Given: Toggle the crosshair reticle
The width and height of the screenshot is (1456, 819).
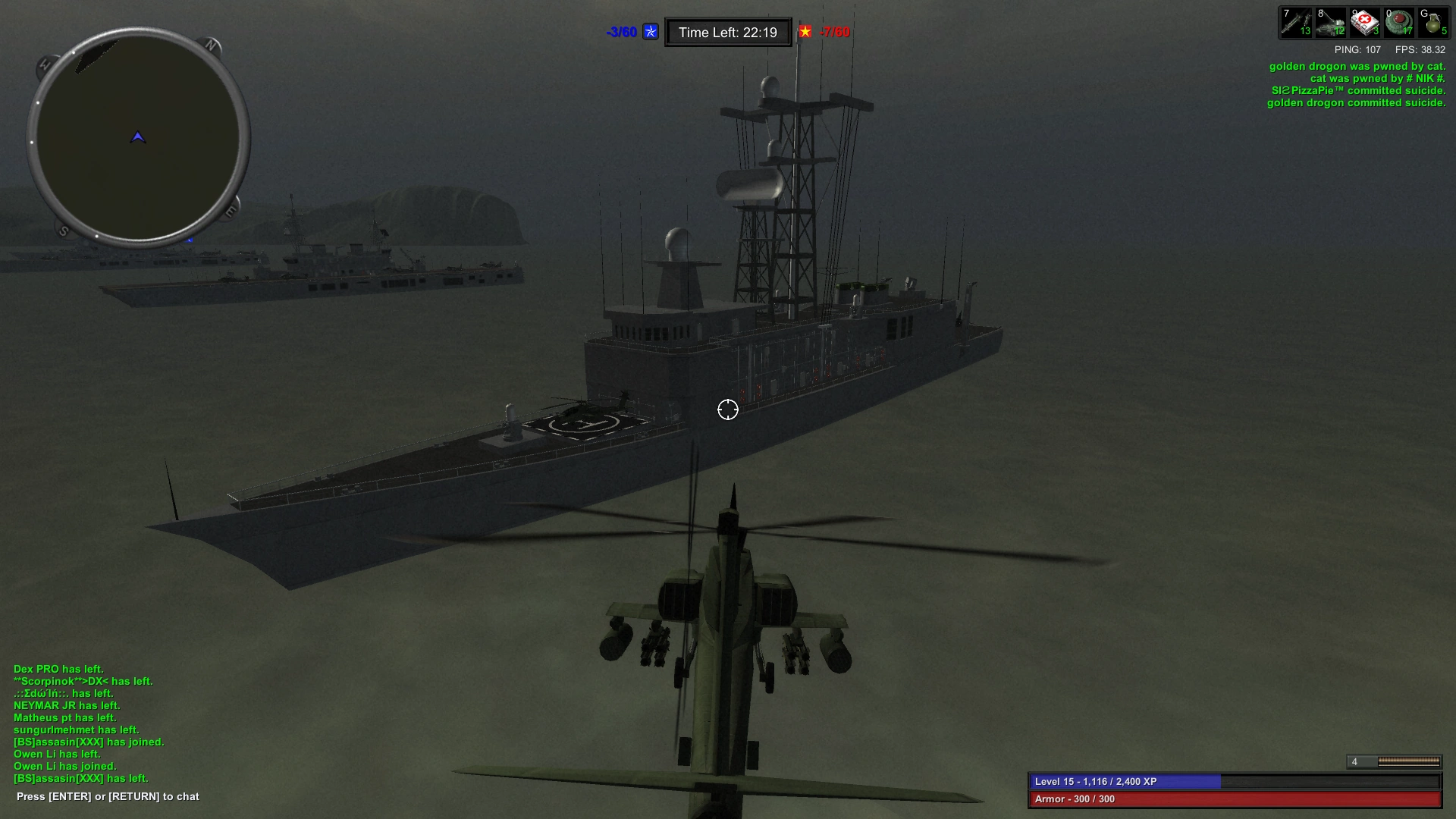Looking at the screenshot, I should tap(727, 409).
